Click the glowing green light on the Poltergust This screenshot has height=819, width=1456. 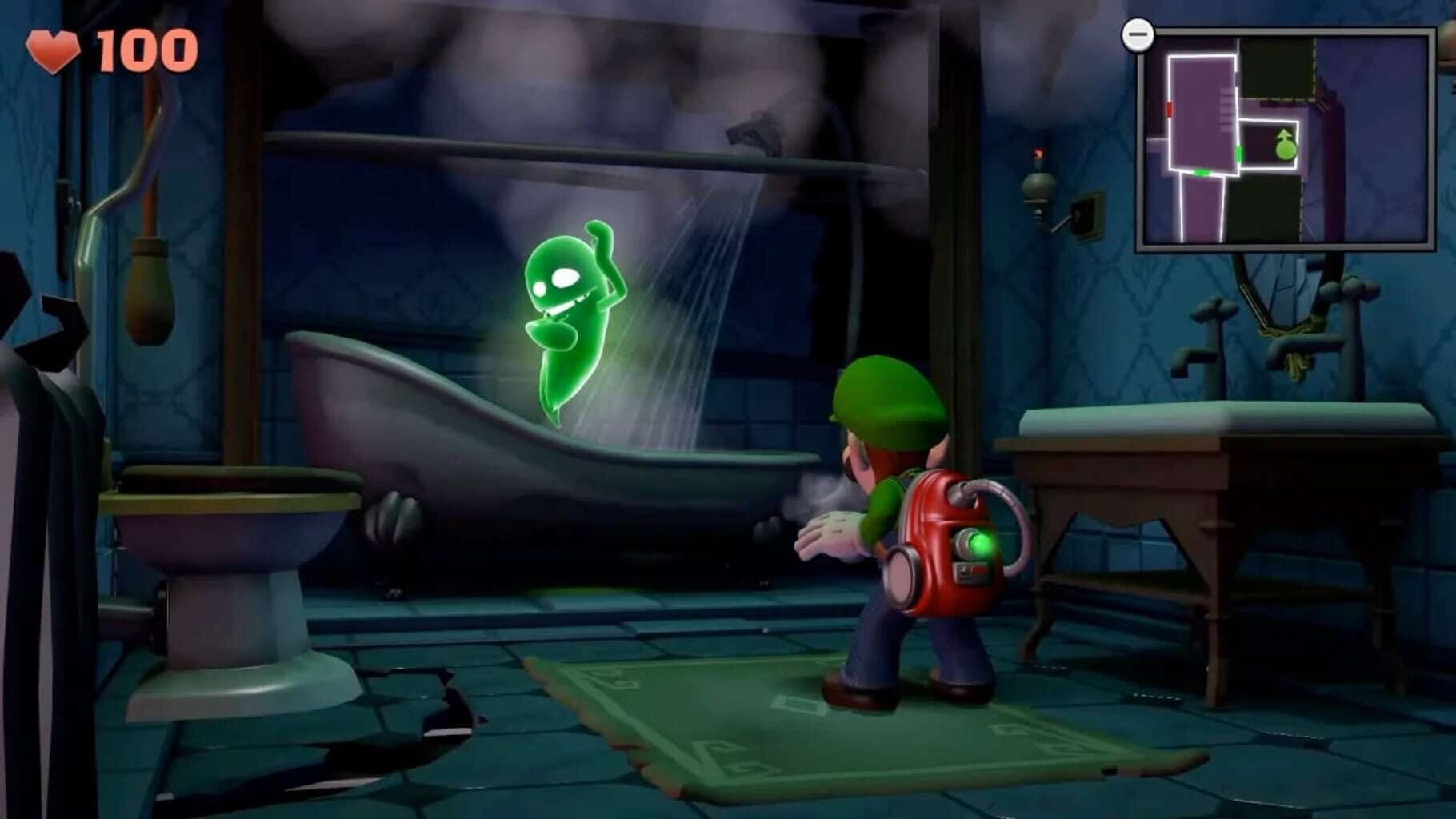[981, 542]
